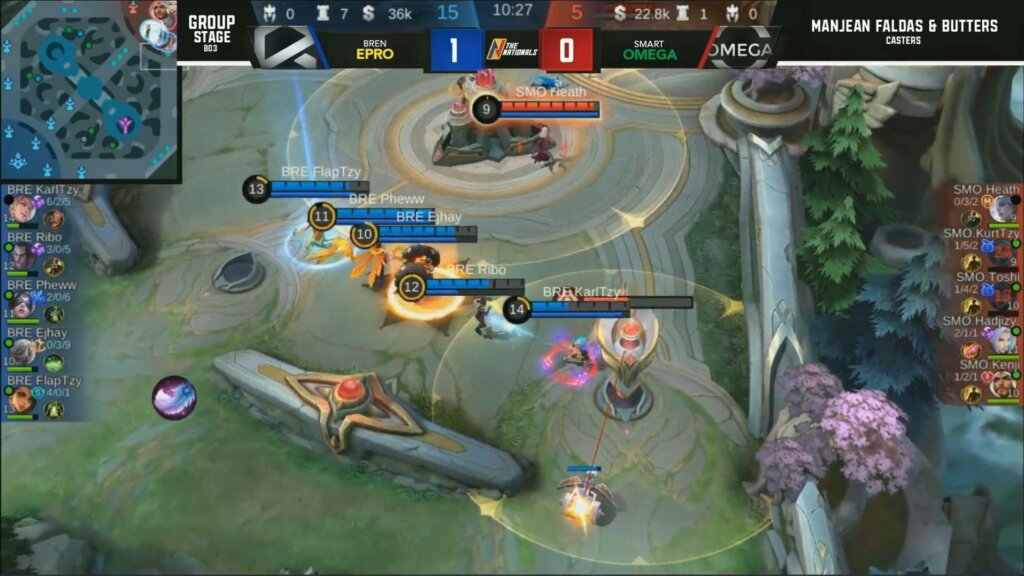Select SMO Toshi's respawning hero portrait
Viewport: 1024px width, 576px height.
(x=1003, y=294)
